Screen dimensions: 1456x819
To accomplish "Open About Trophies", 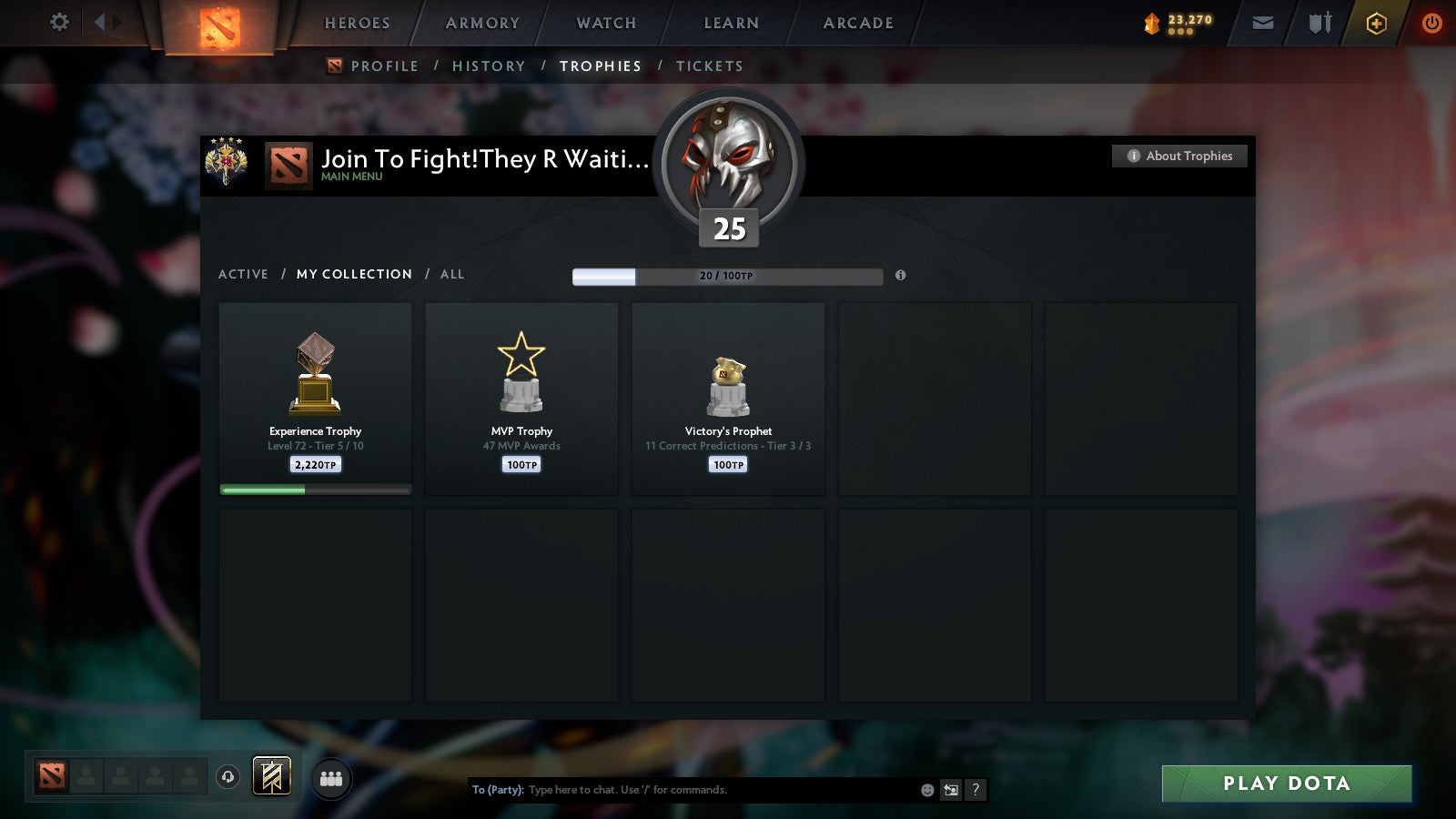I will tap(1178, 156).
